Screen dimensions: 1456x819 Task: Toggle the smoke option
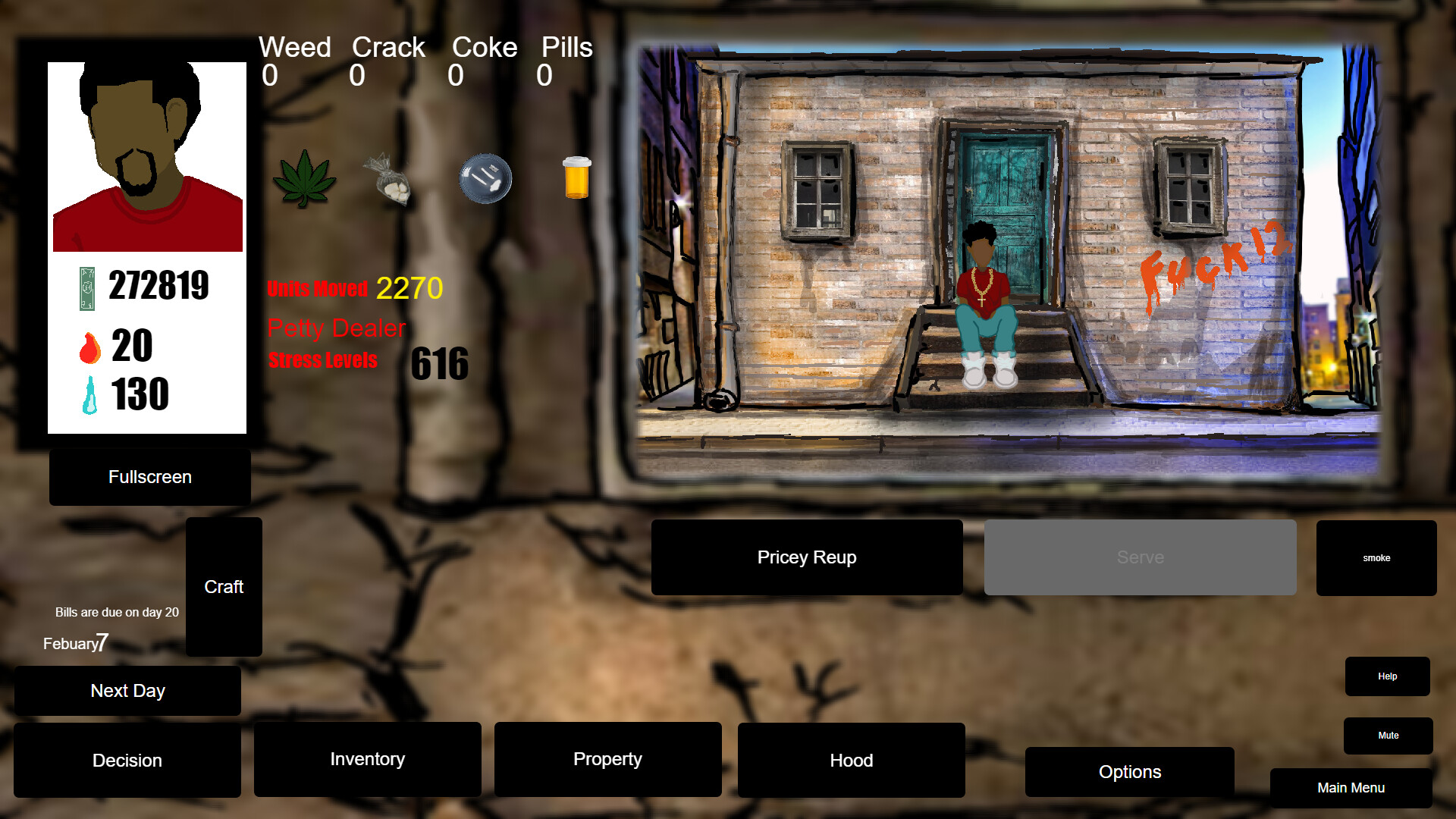click(x=1376, y=557)
